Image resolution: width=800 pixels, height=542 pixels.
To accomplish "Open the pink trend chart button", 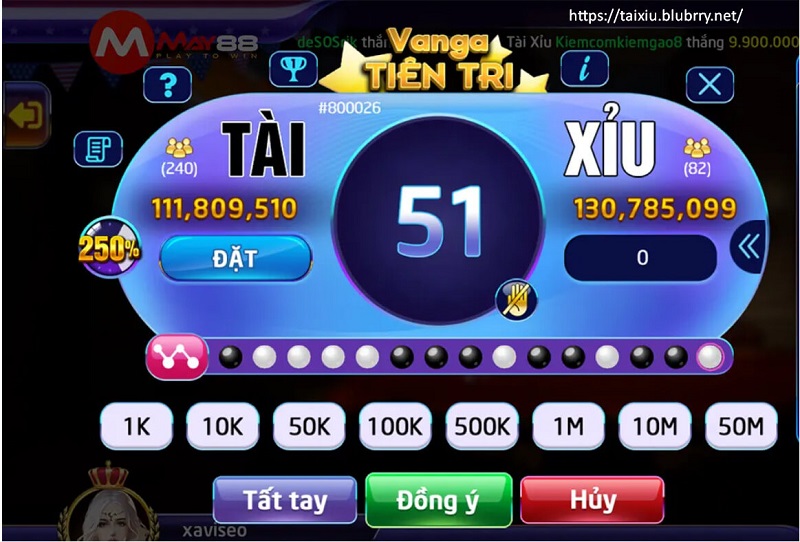I will [x=177, y=357].
